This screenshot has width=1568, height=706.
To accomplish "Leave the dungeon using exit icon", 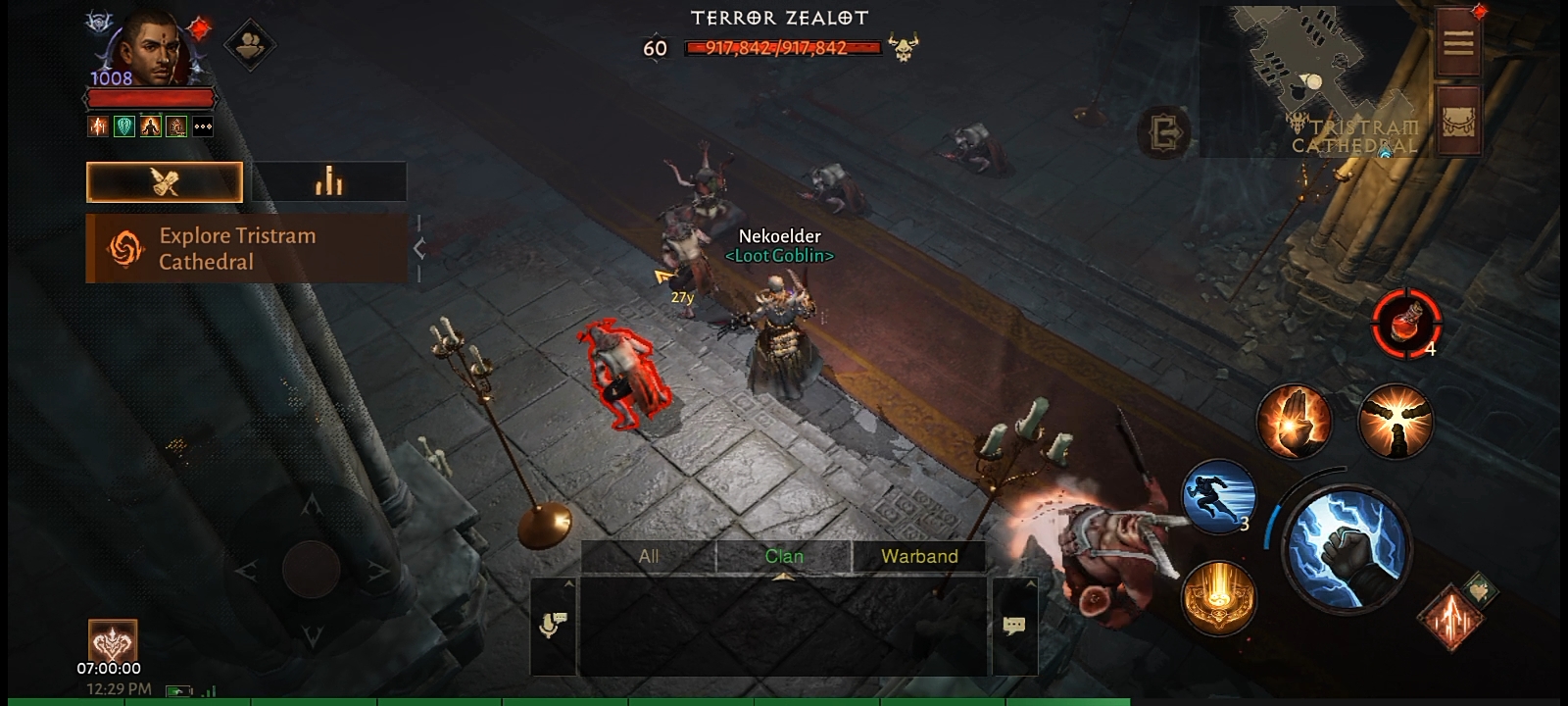I will 1165,132.
